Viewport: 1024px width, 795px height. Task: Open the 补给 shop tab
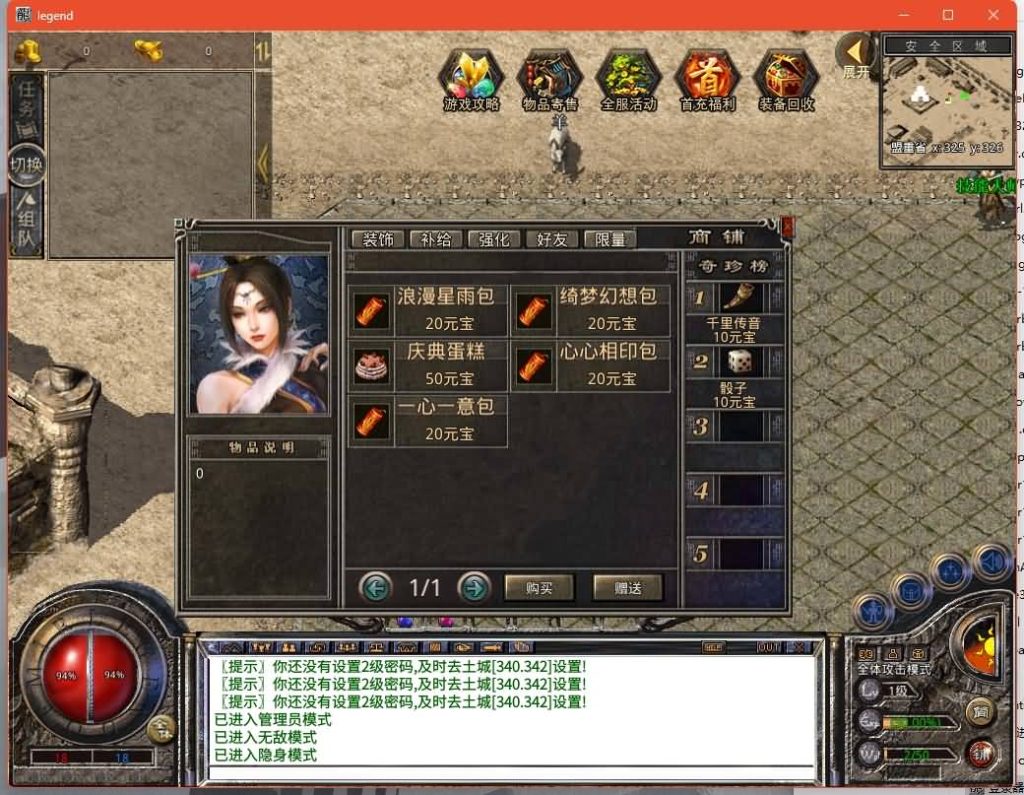[x=436, y=239]
